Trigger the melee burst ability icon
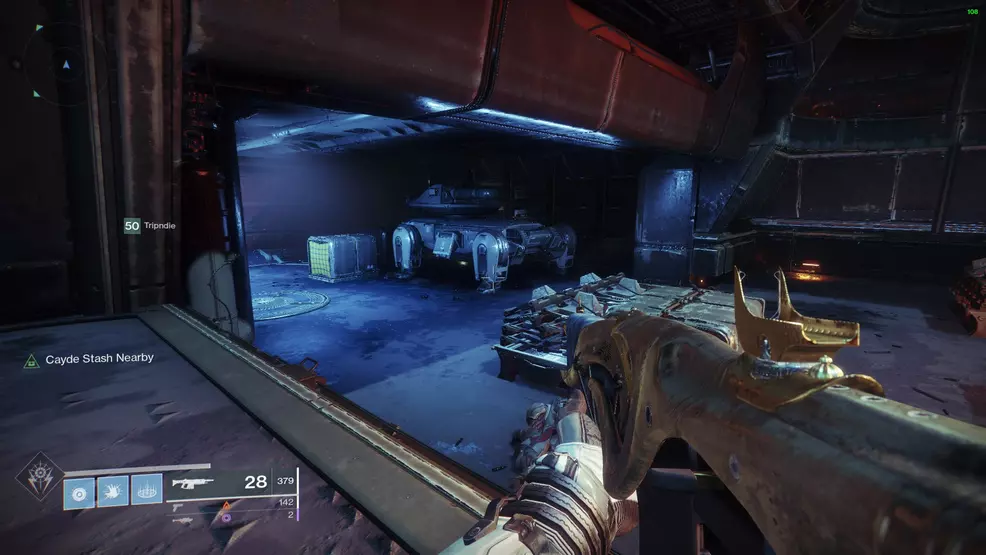The image size is (986, 555). 113,490
